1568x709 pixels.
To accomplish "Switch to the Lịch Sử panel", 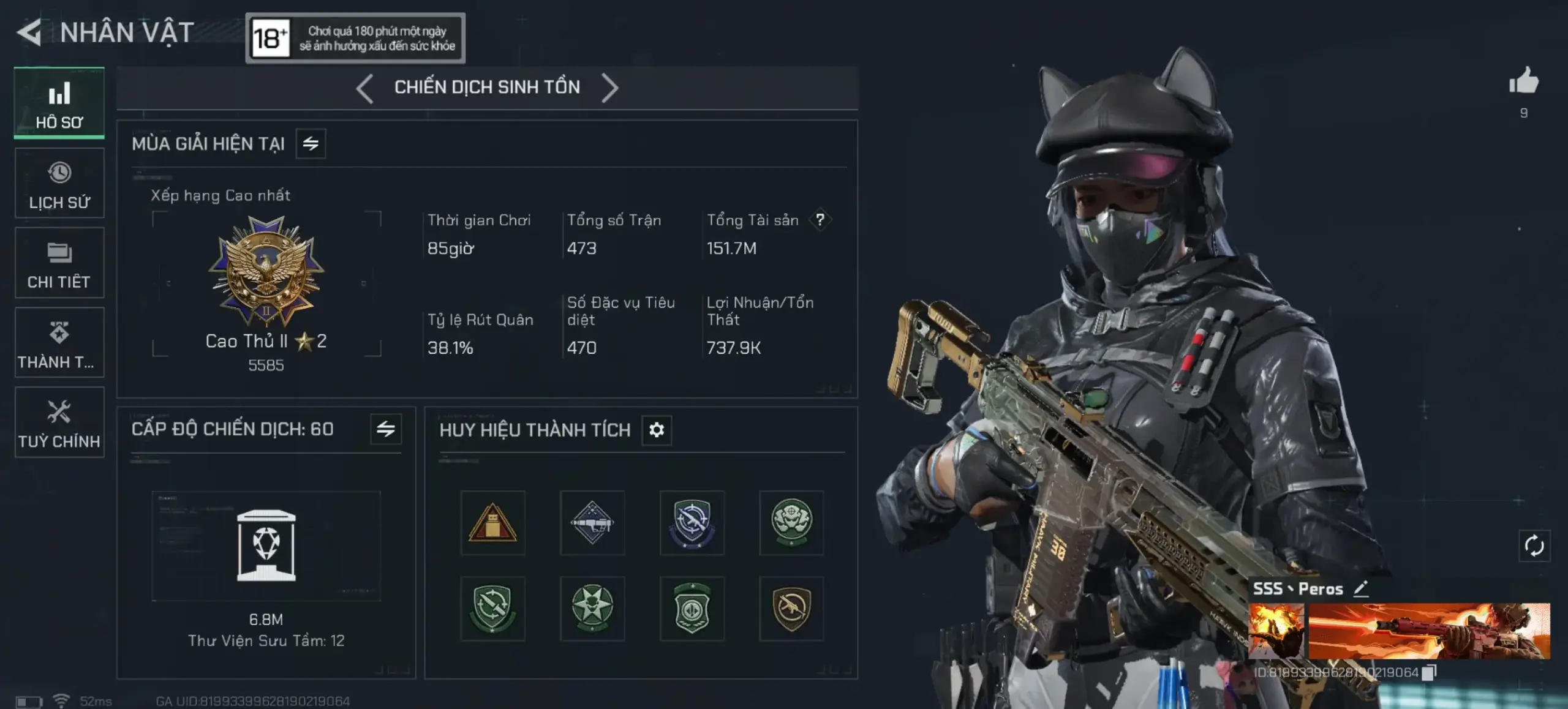I will pyautogui.click(x=59, y=182).
